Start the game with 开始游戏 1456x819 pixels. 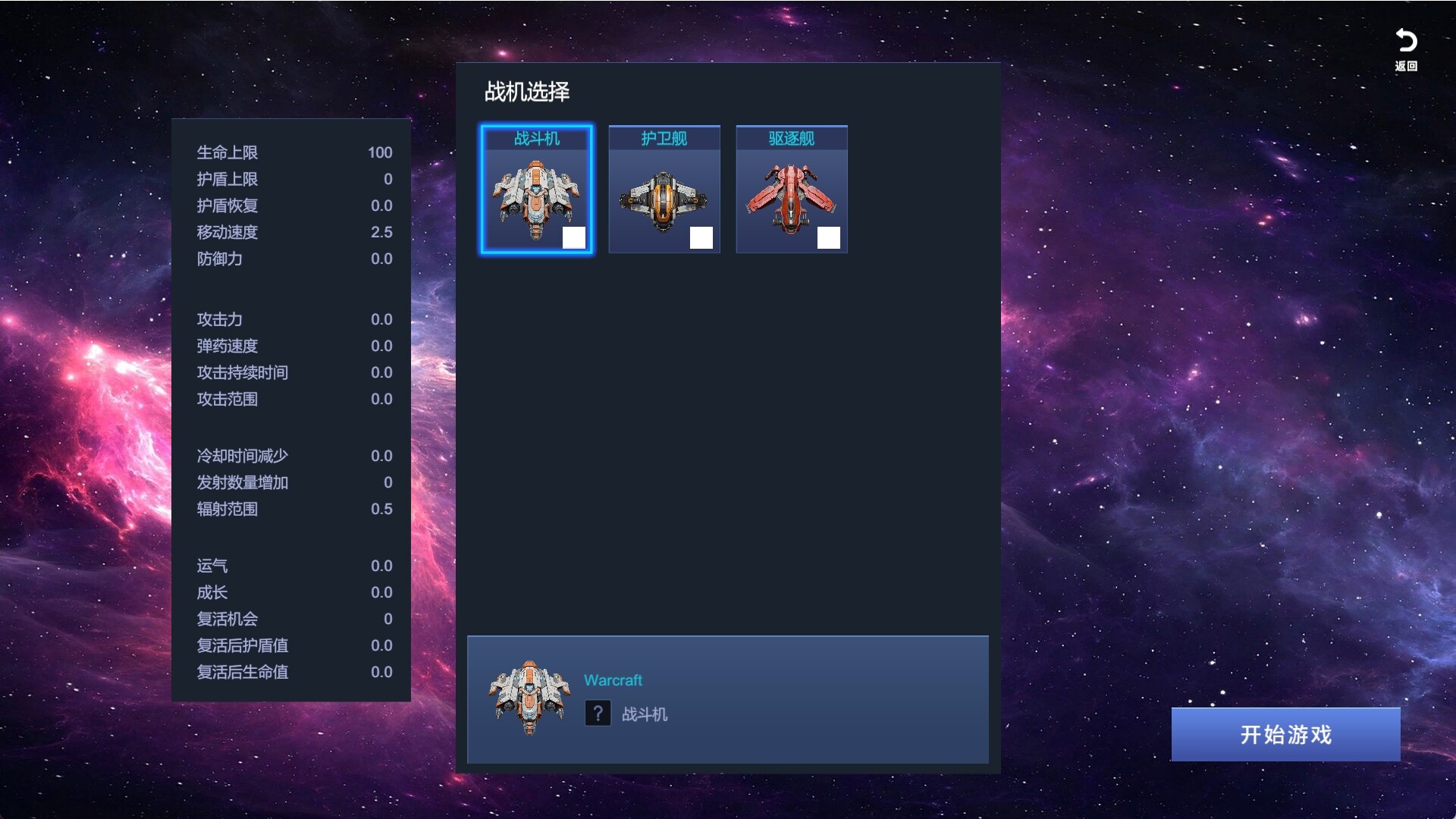click(x=1285, y=734)
